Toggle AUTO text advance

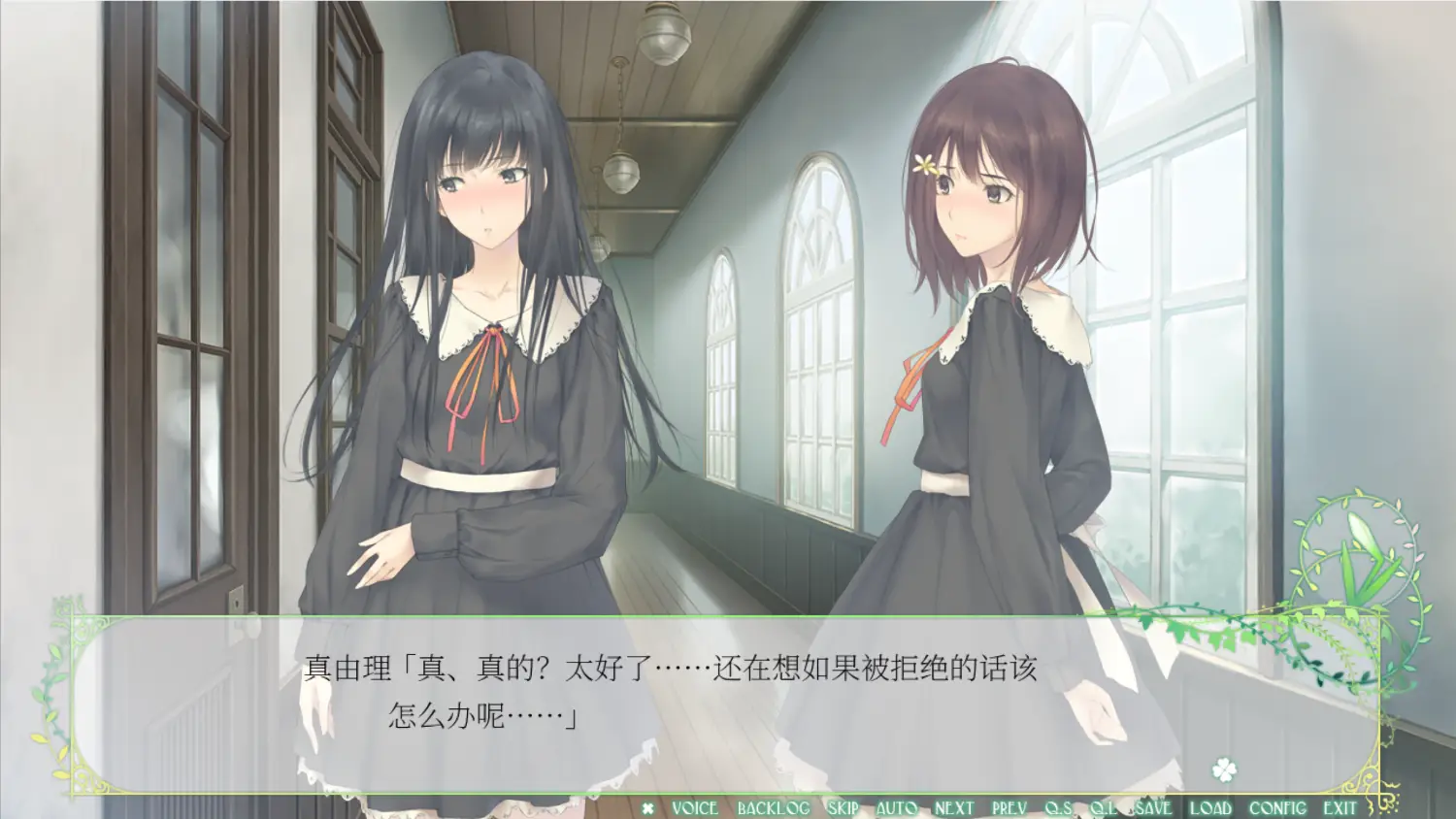pyautogui.click(x=896, y=808)
